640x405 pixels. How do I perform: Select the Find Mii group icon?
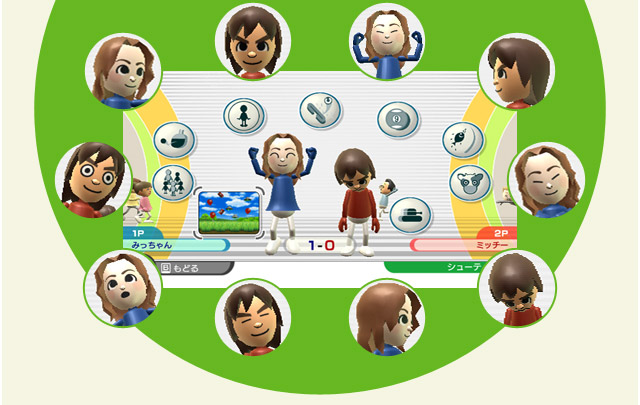point(172,183)
